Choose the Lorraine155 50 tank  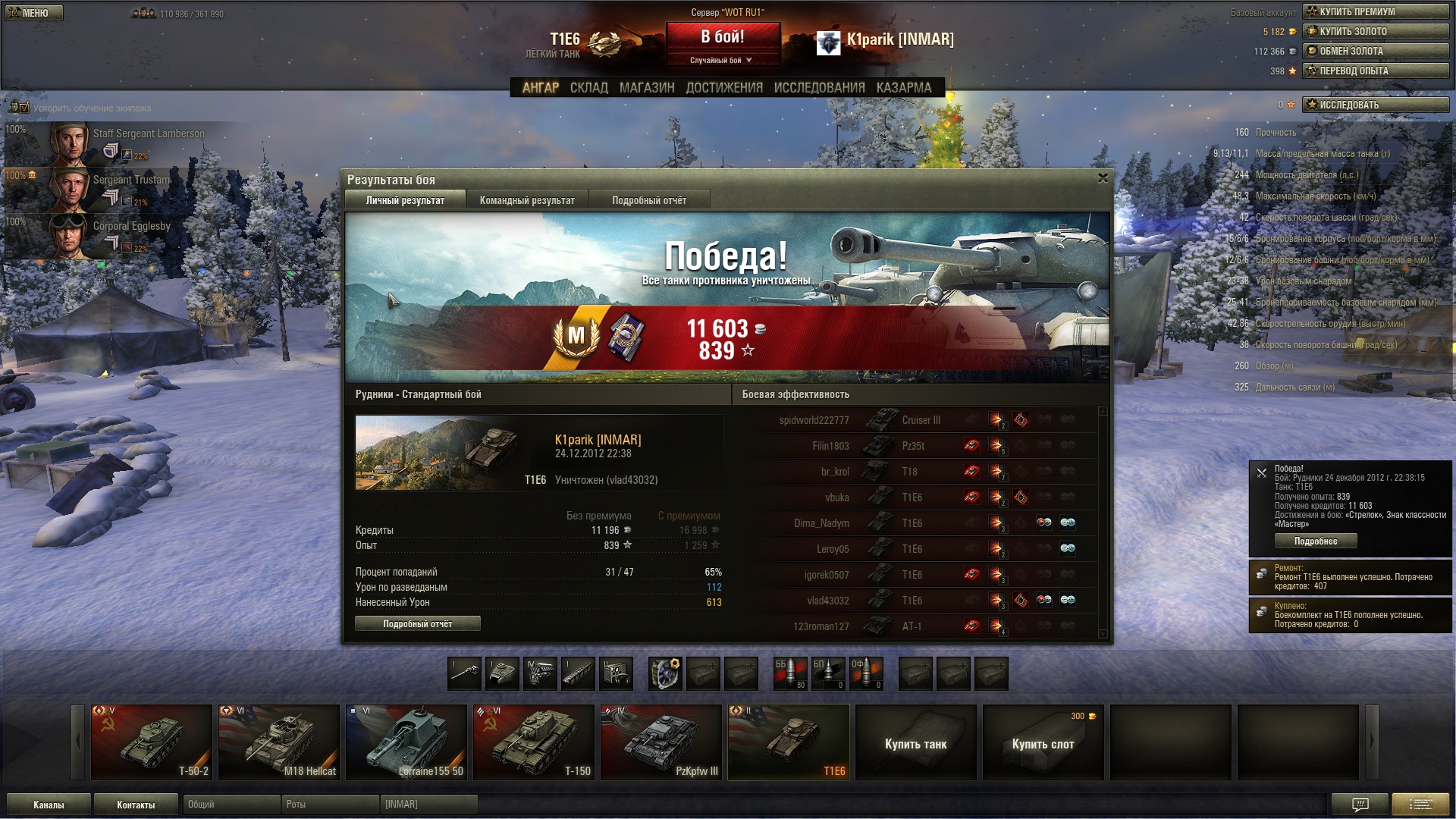[406, 742]
